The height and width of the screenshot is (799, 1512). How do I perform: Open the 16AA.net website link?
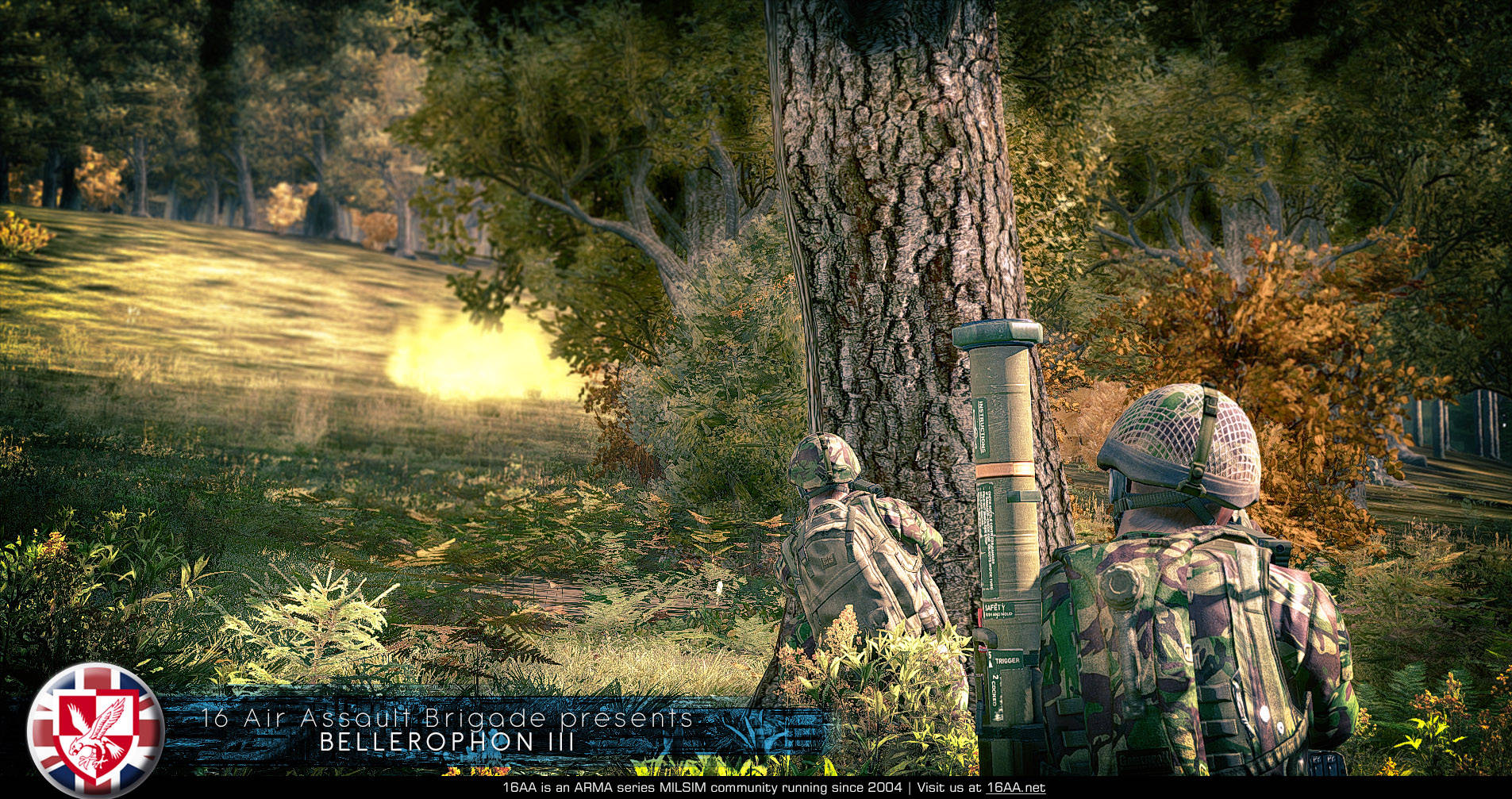(x=1015, y=788)
